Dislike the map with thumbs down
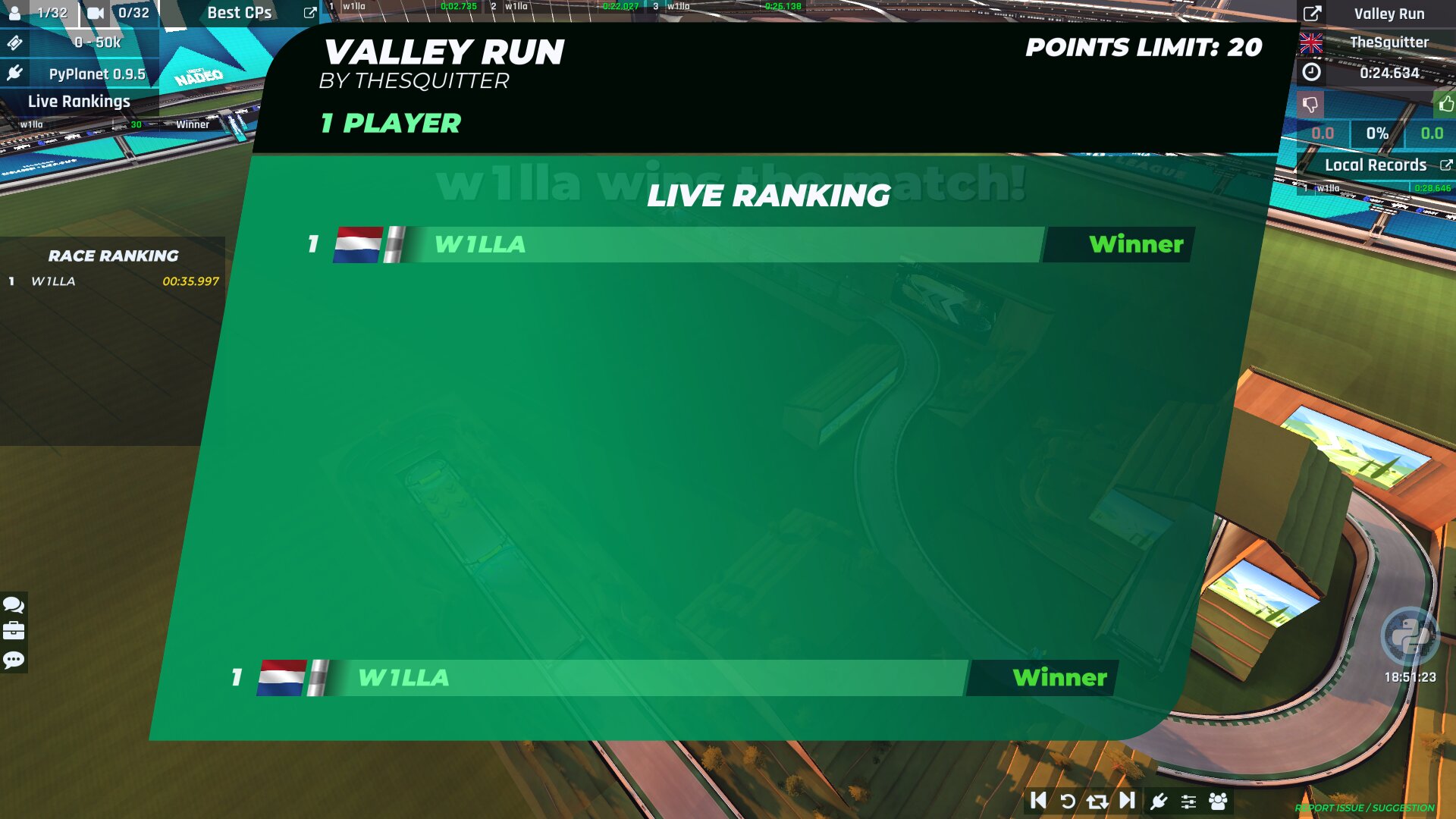 [x=1310, y=104]
